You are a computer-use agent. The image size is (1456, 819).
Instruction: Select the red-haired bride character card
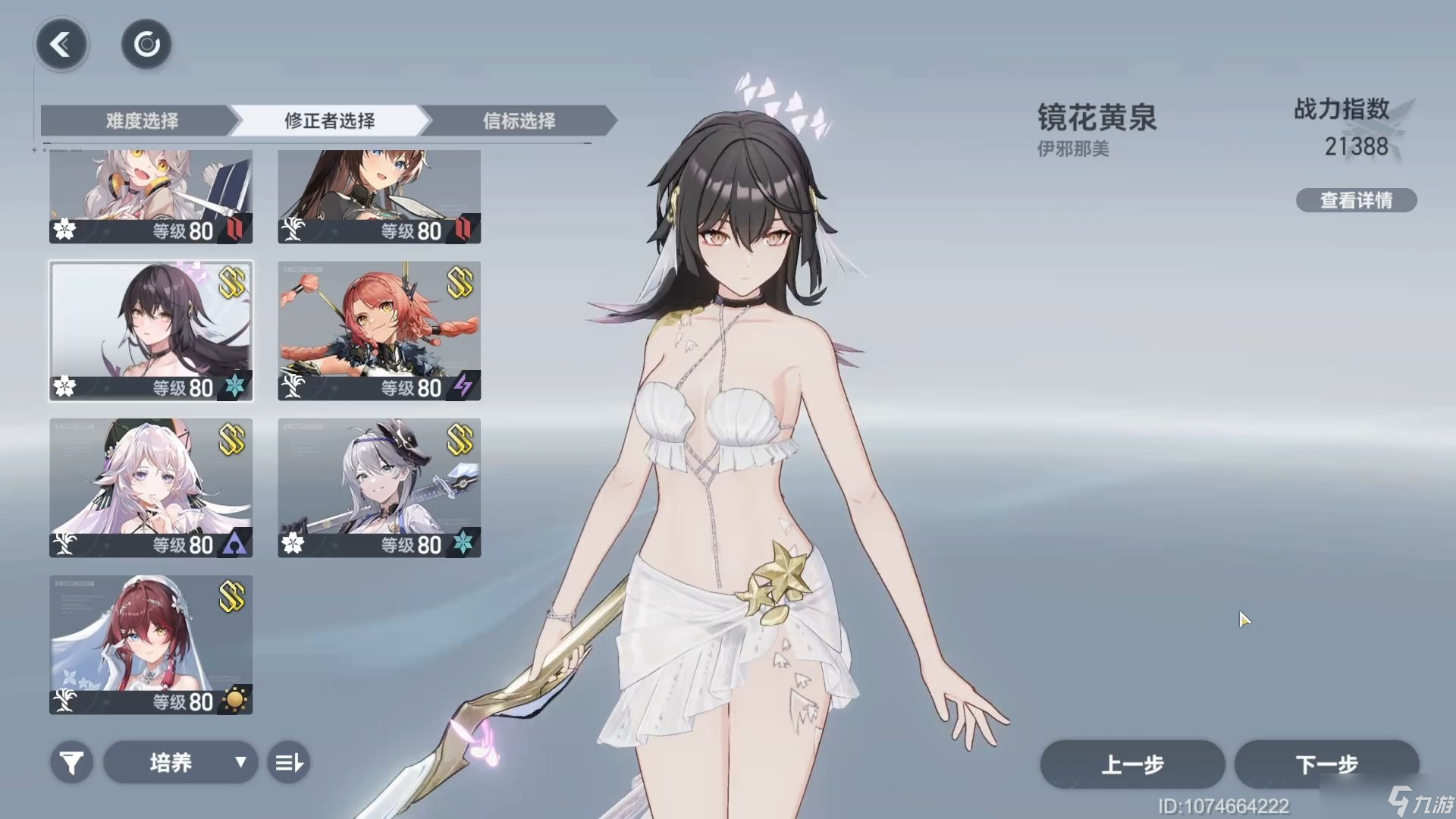click(x=151, y=645)
